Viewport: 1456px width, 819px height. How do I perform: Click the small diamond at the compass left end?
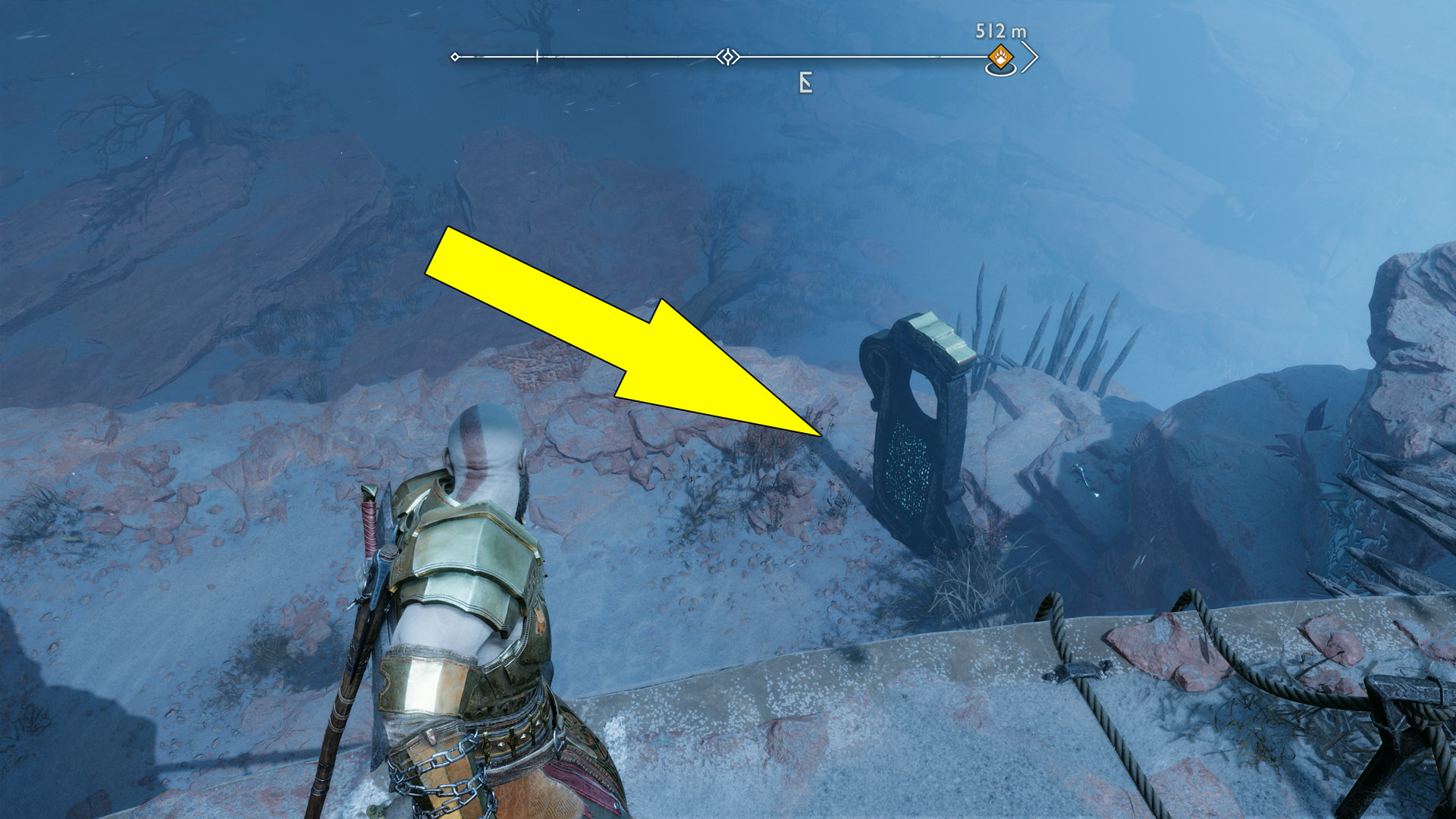(x=455, y=55)
